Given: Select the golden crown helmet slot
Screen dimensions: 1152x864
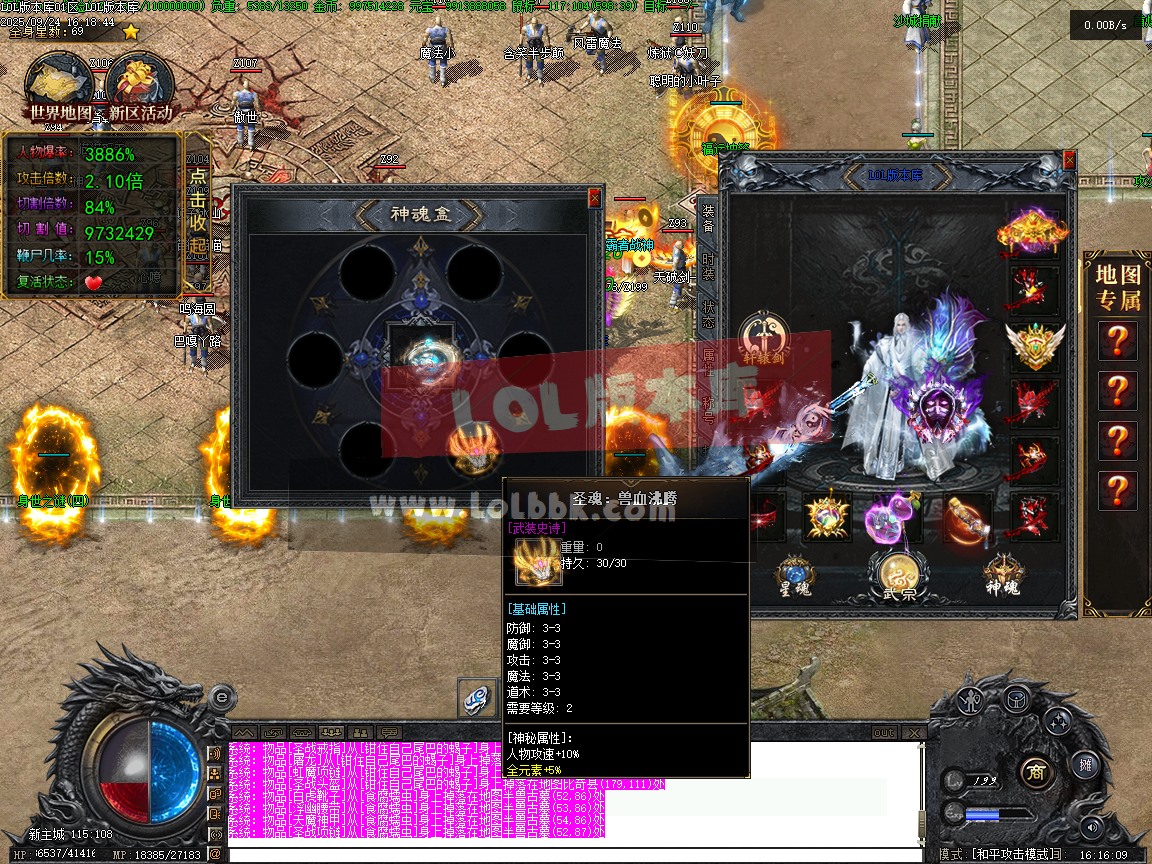Looking at the screenshot, I should coord(1033,231).
